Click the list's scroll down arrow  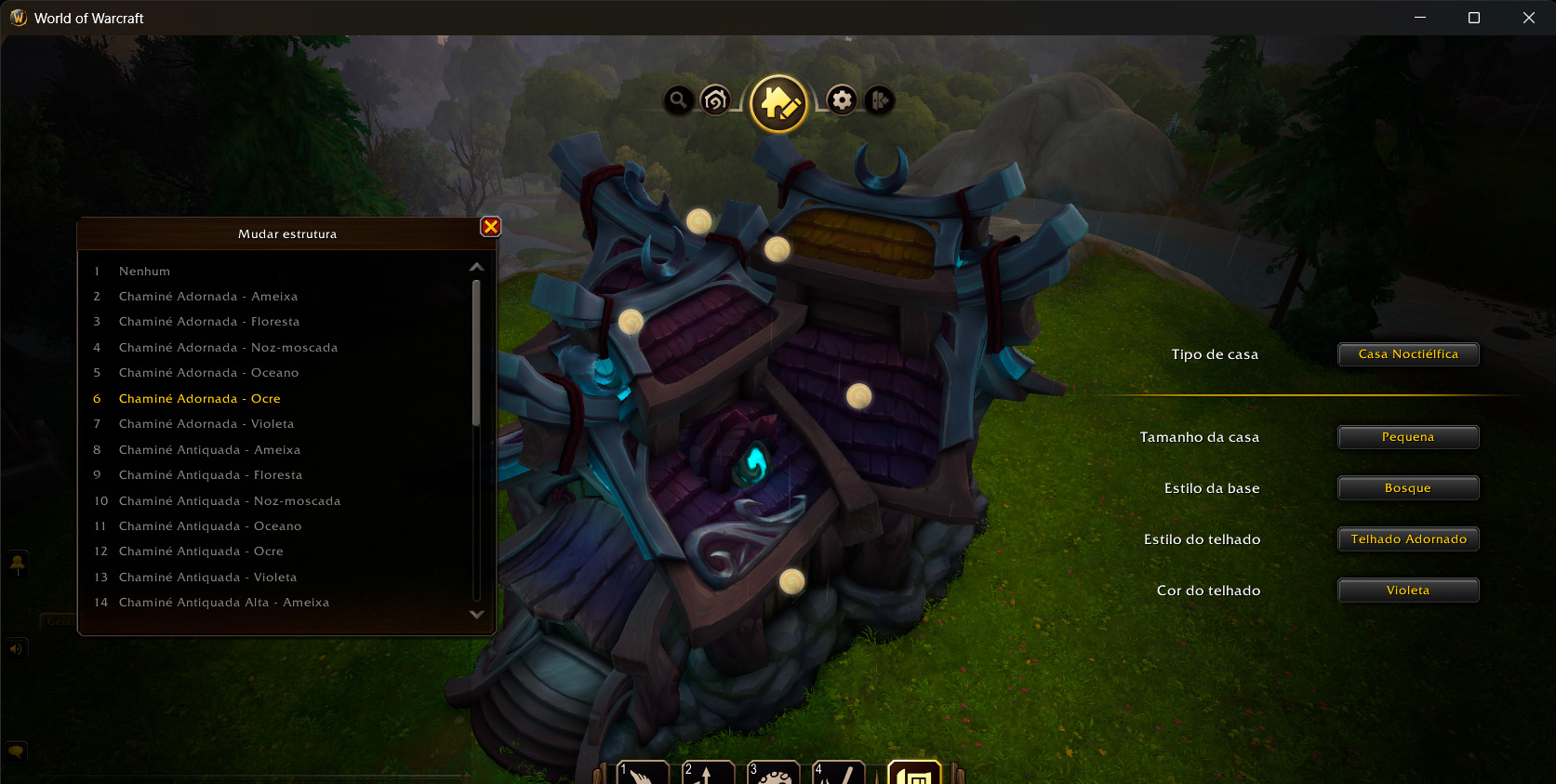[x=477, y=615]
